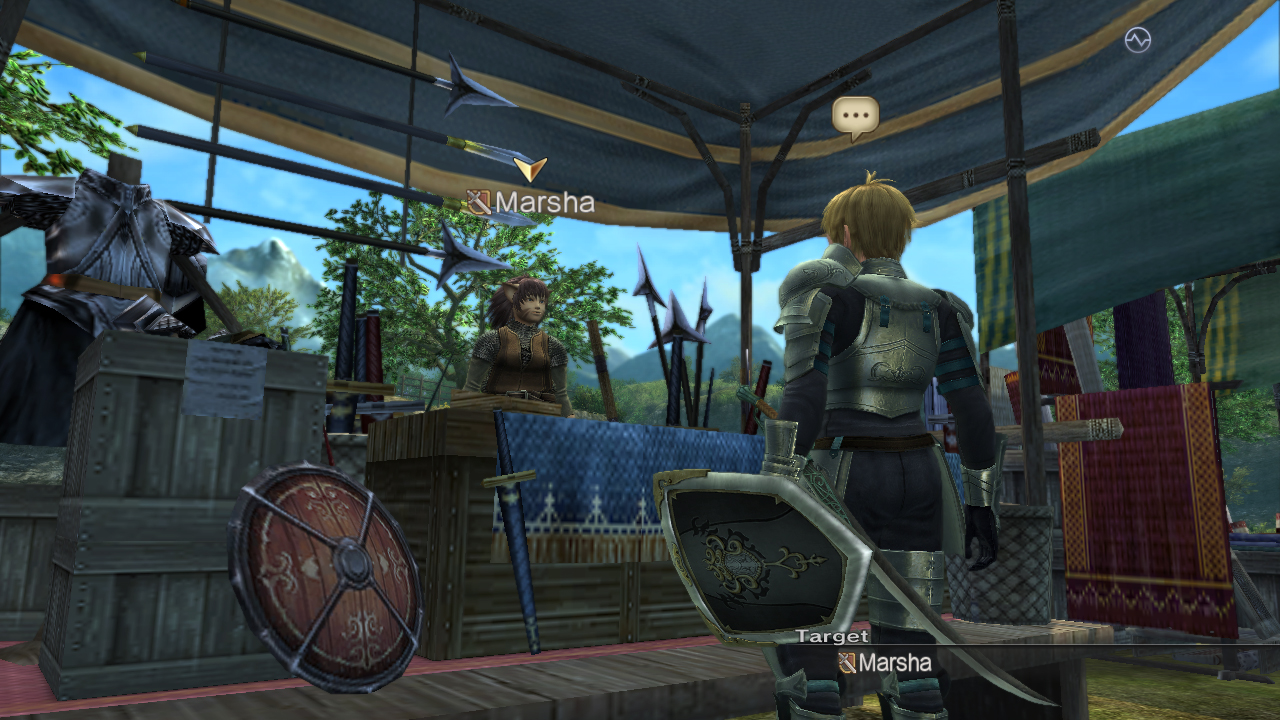Viewport: 1280px width, 720px height.
Task: Select the Marsha nameplate above the merchant
Action: (x=532, y=203)
